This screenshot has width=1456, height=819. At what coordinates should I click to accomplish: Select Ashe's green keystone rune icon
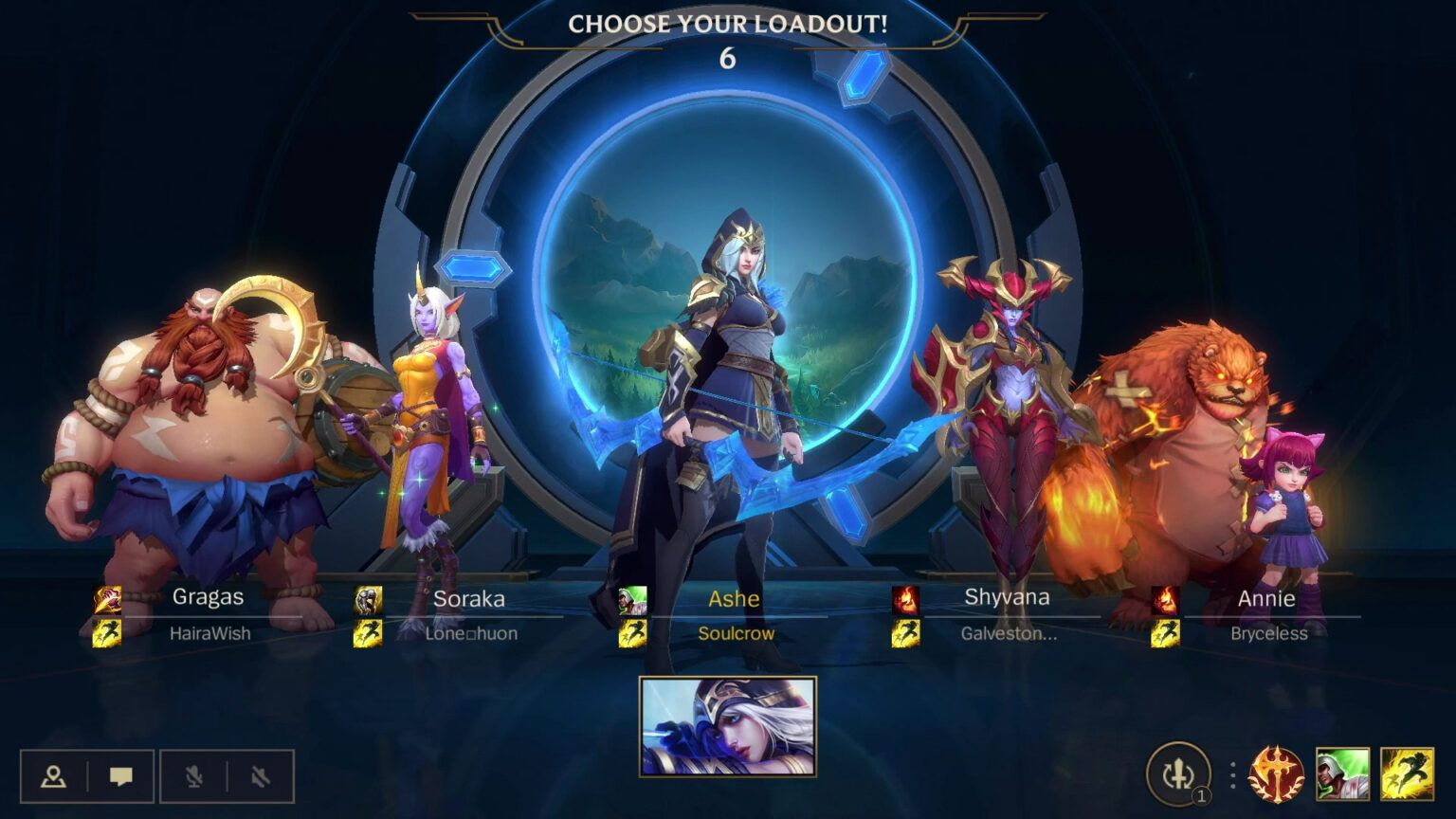point(632,598)
